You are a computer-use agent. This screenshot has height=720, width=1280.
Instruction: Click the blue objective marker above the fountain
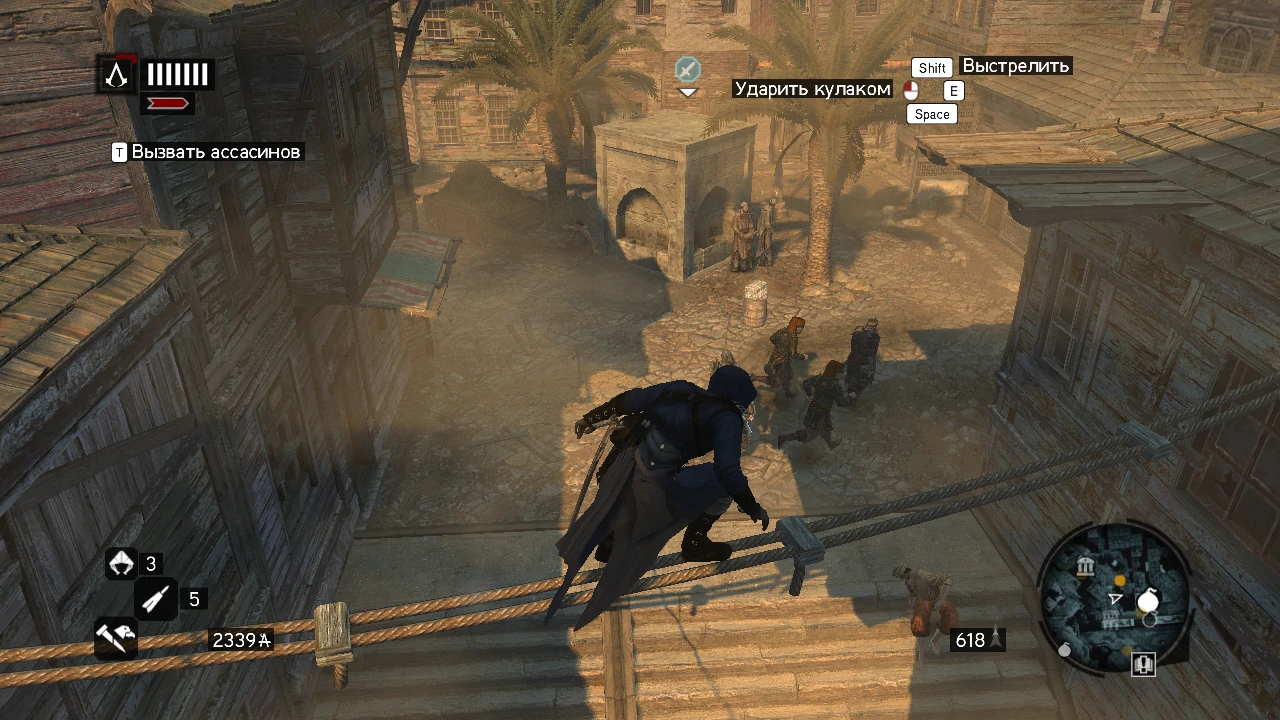click(686, 71)
